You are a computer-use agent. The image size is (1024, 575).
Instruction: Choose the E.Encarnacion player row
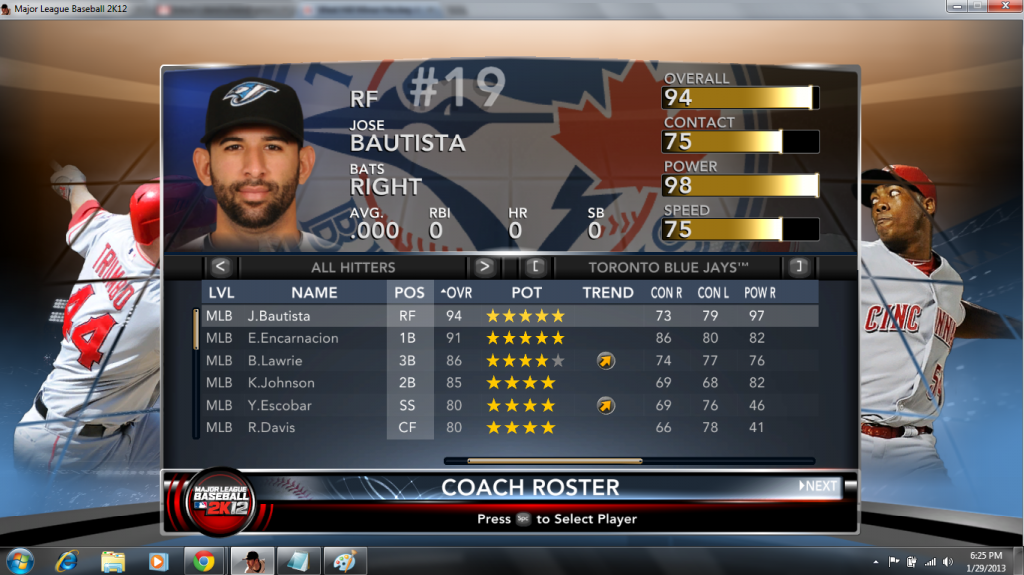point(293,338)
